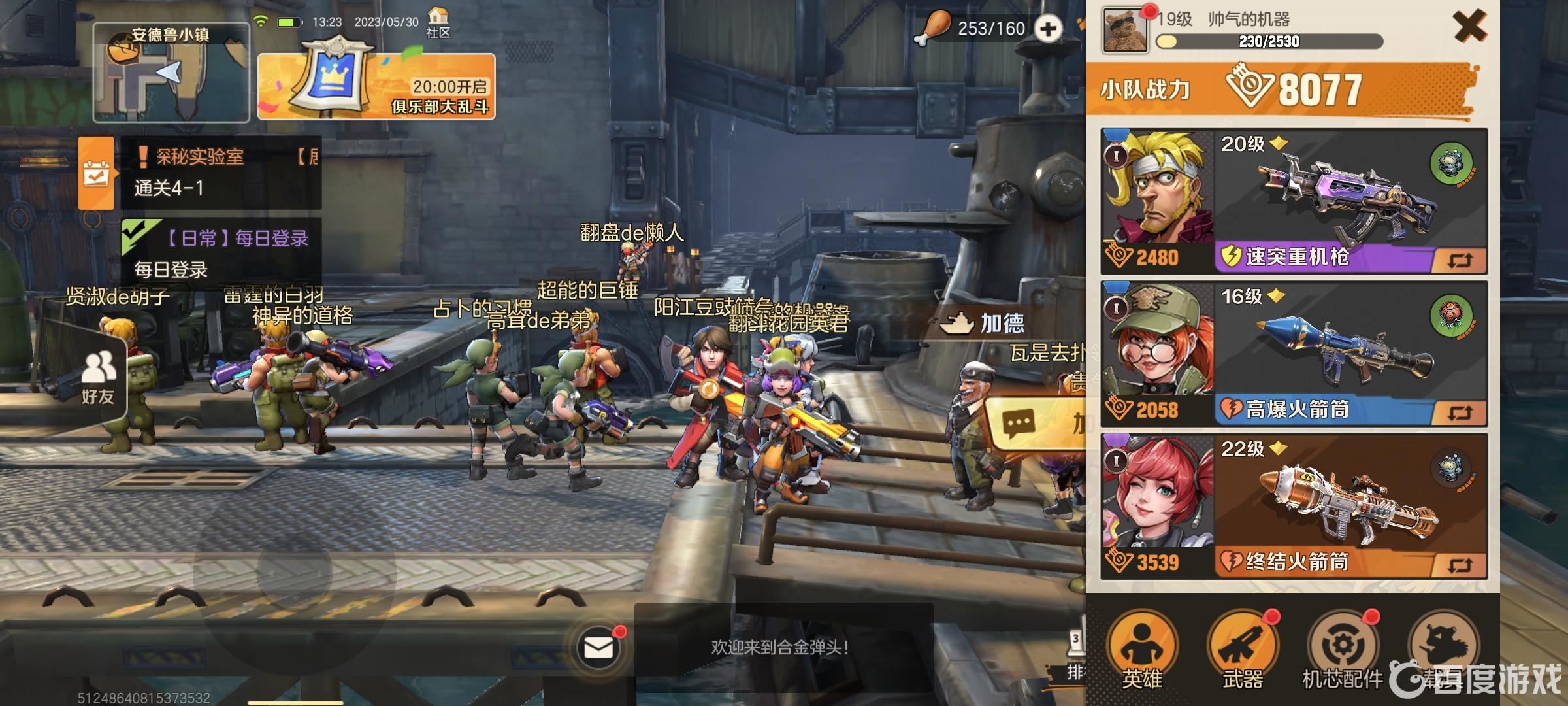Open the 英雄 heroes menu
Image resolution: width=1568 pixels, height=706 pixels.
click(1142, 650)
